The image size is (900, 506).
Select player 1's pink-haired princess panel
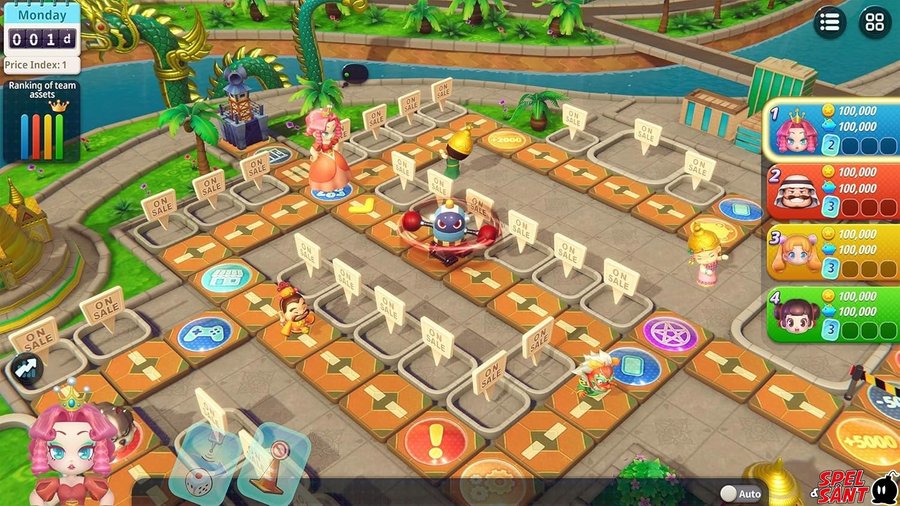[832, 131]
